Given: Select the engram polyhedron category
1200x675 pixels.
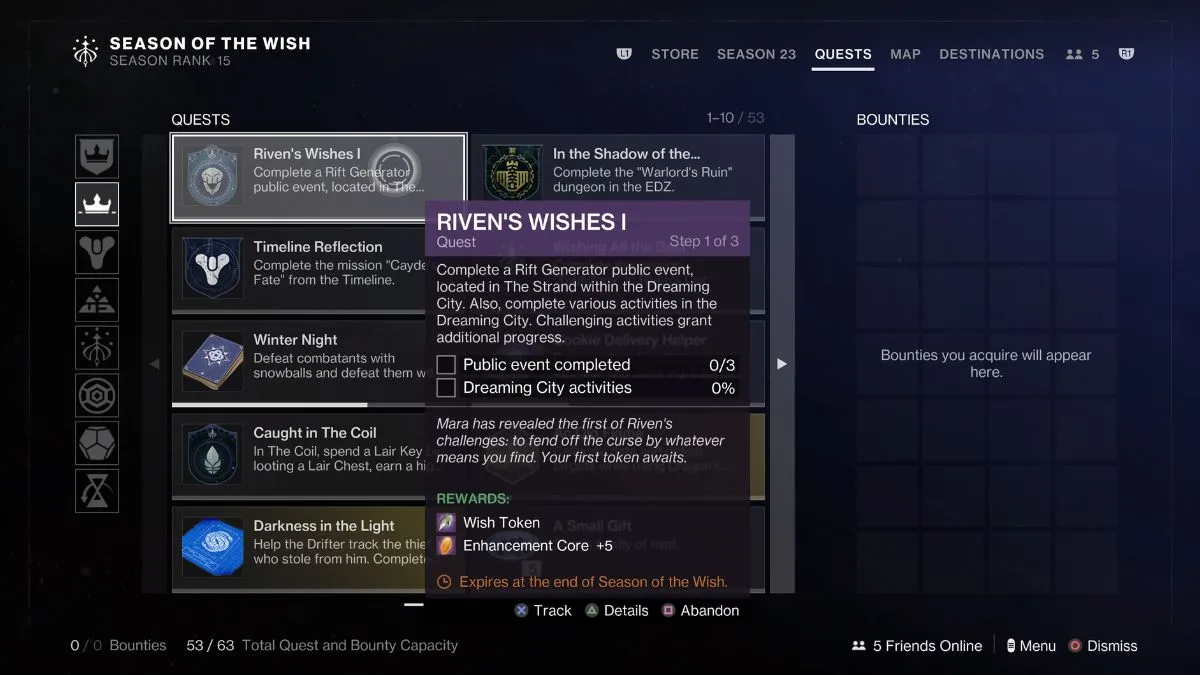Looking at the screenshot, I should click(x=97, y=443).
